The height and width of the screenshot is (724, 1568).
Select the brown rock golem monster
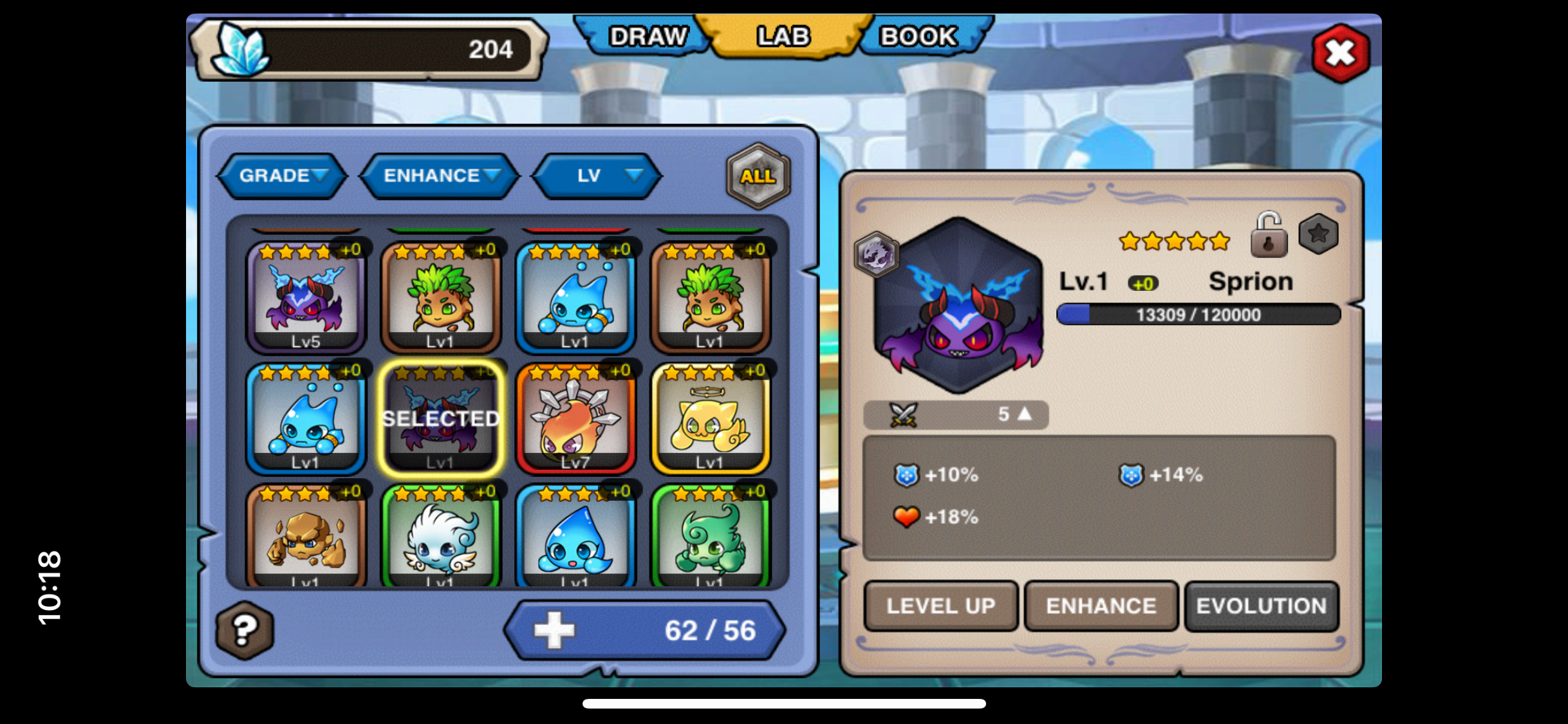coord(306,537)
